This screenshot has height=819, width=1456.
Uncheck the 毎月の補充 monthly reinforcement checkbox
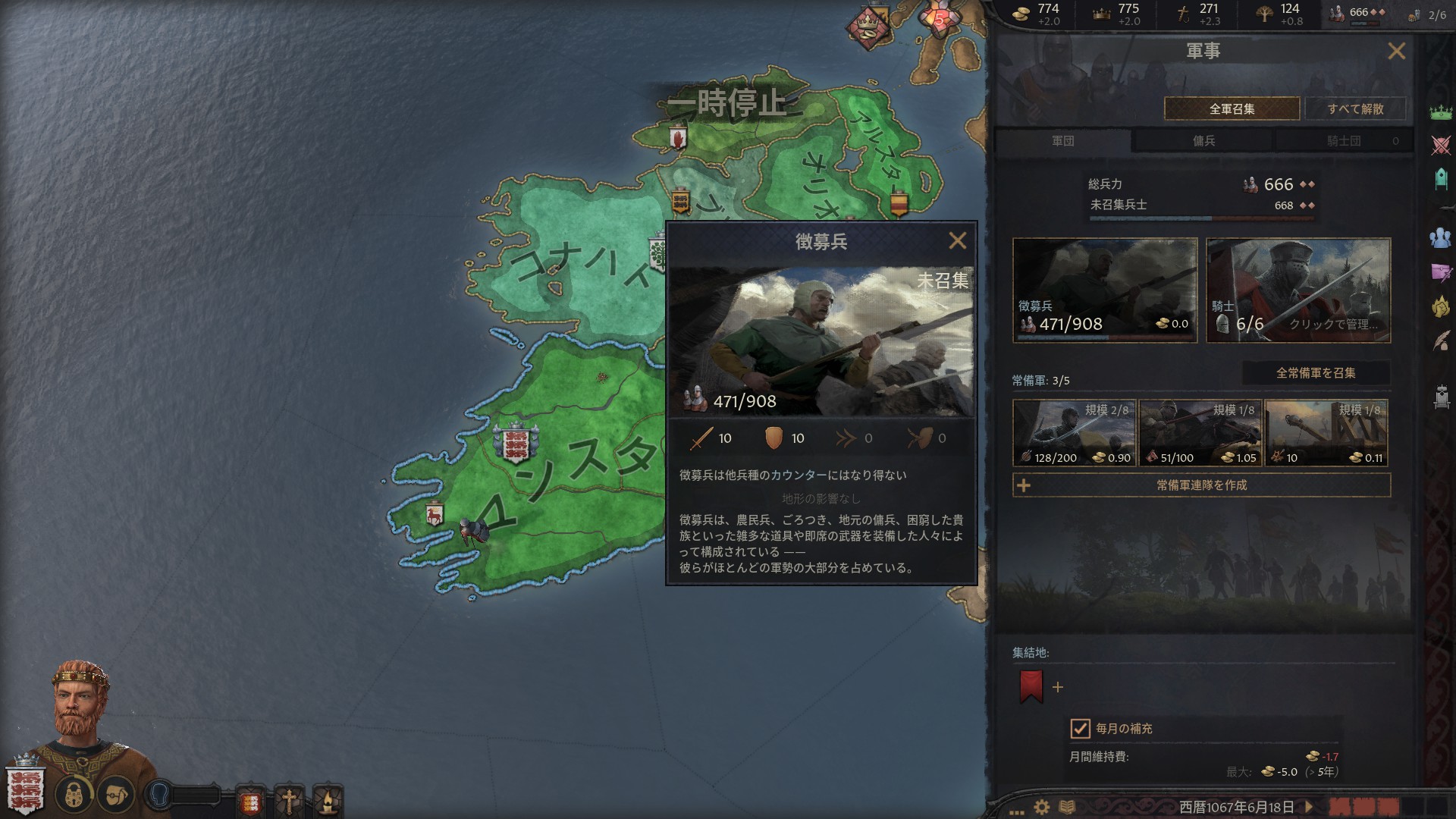tap(1080, 730)
